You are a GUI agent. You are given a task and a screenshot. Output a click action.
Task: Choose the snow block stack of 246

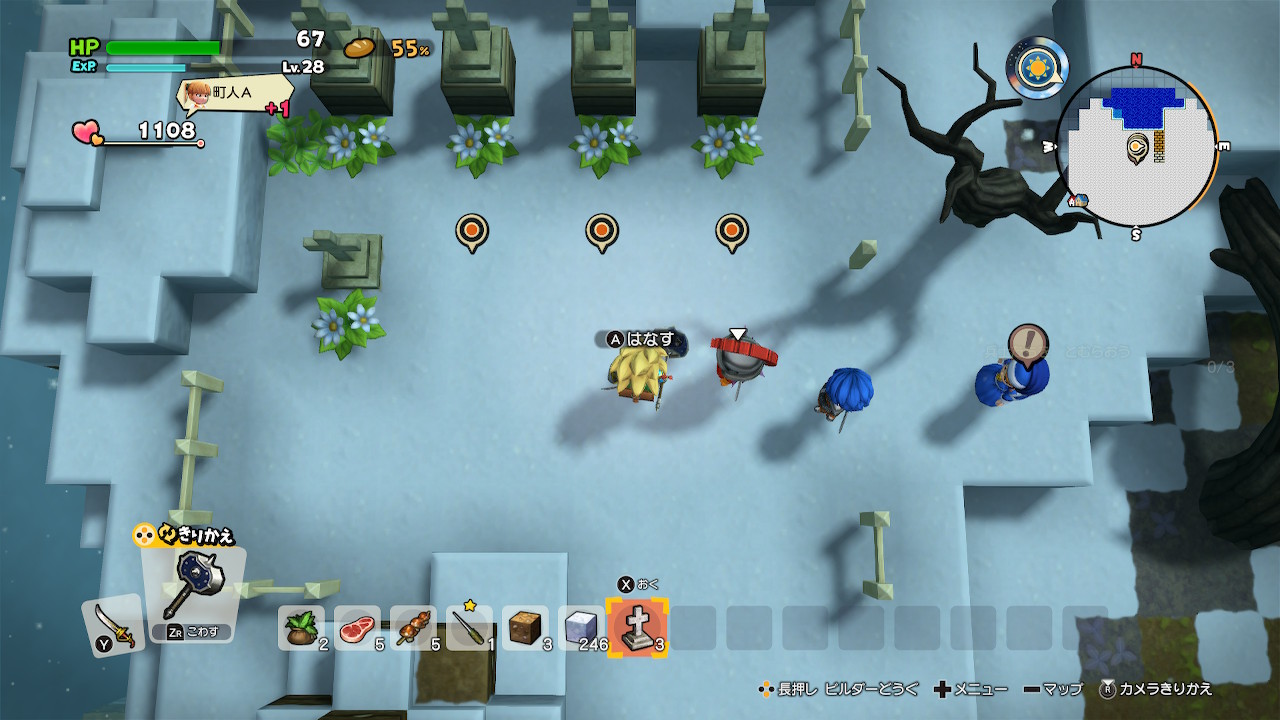(581, 628)
